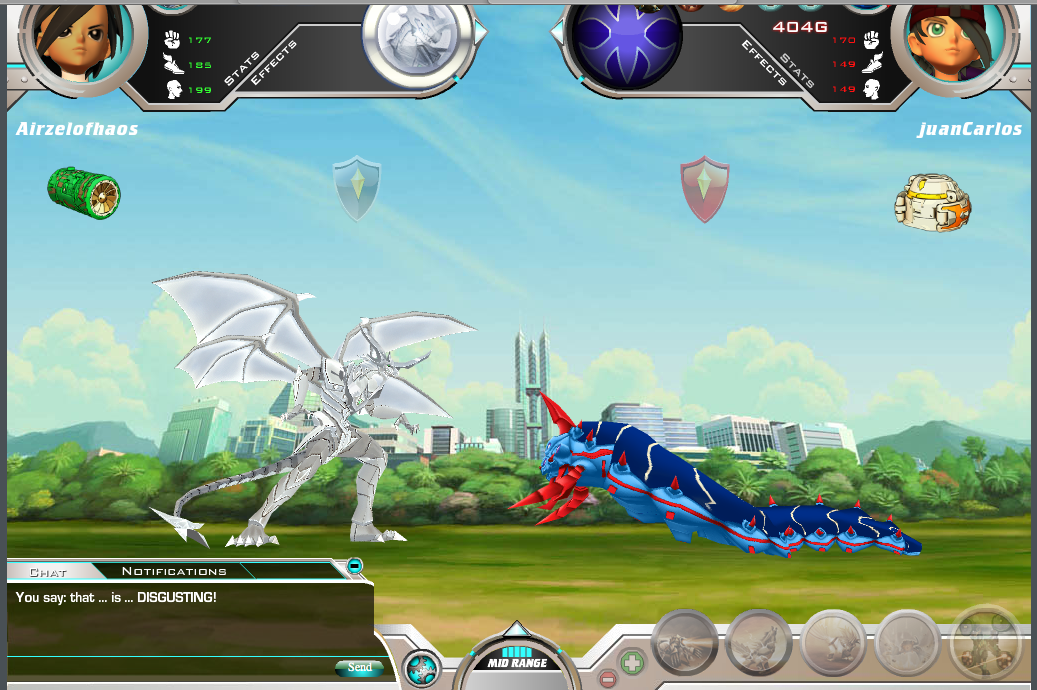Switch to the Chat tab

(48, 571)
